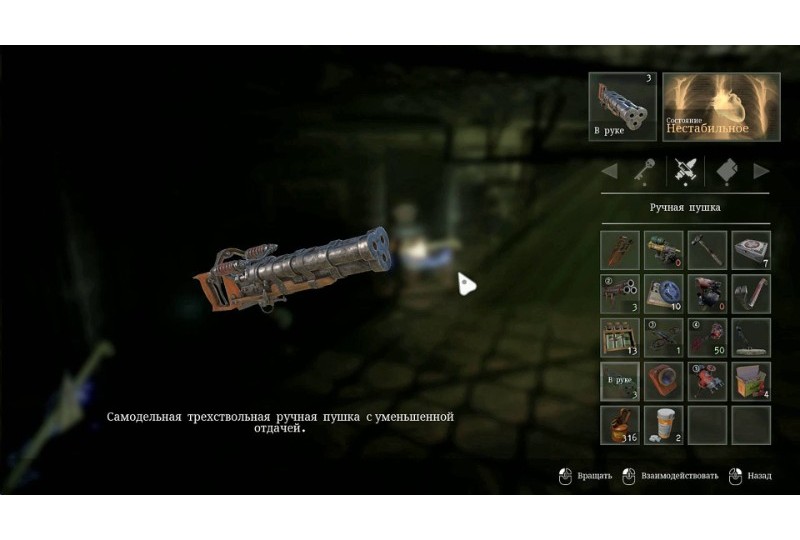The image size is (800, 540).
Task: Switch to the weapons and syringe tab
Action: coord(684,170)
